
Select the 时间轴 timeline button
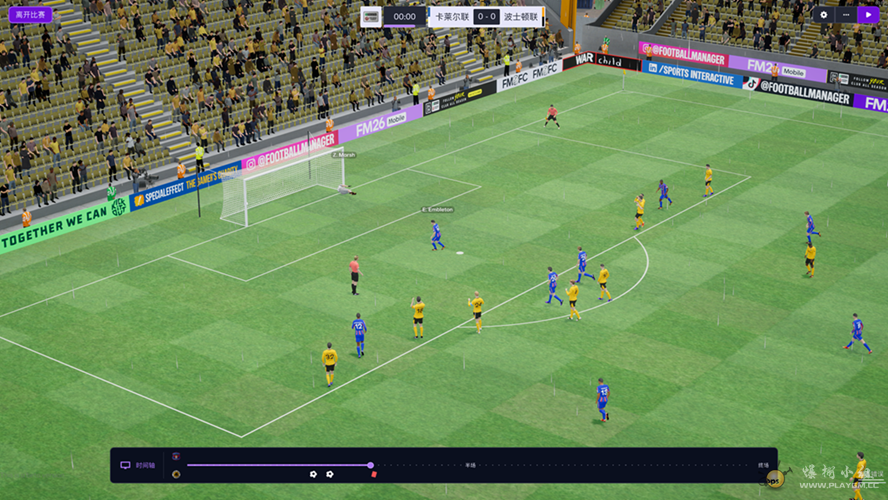(139, 465)
